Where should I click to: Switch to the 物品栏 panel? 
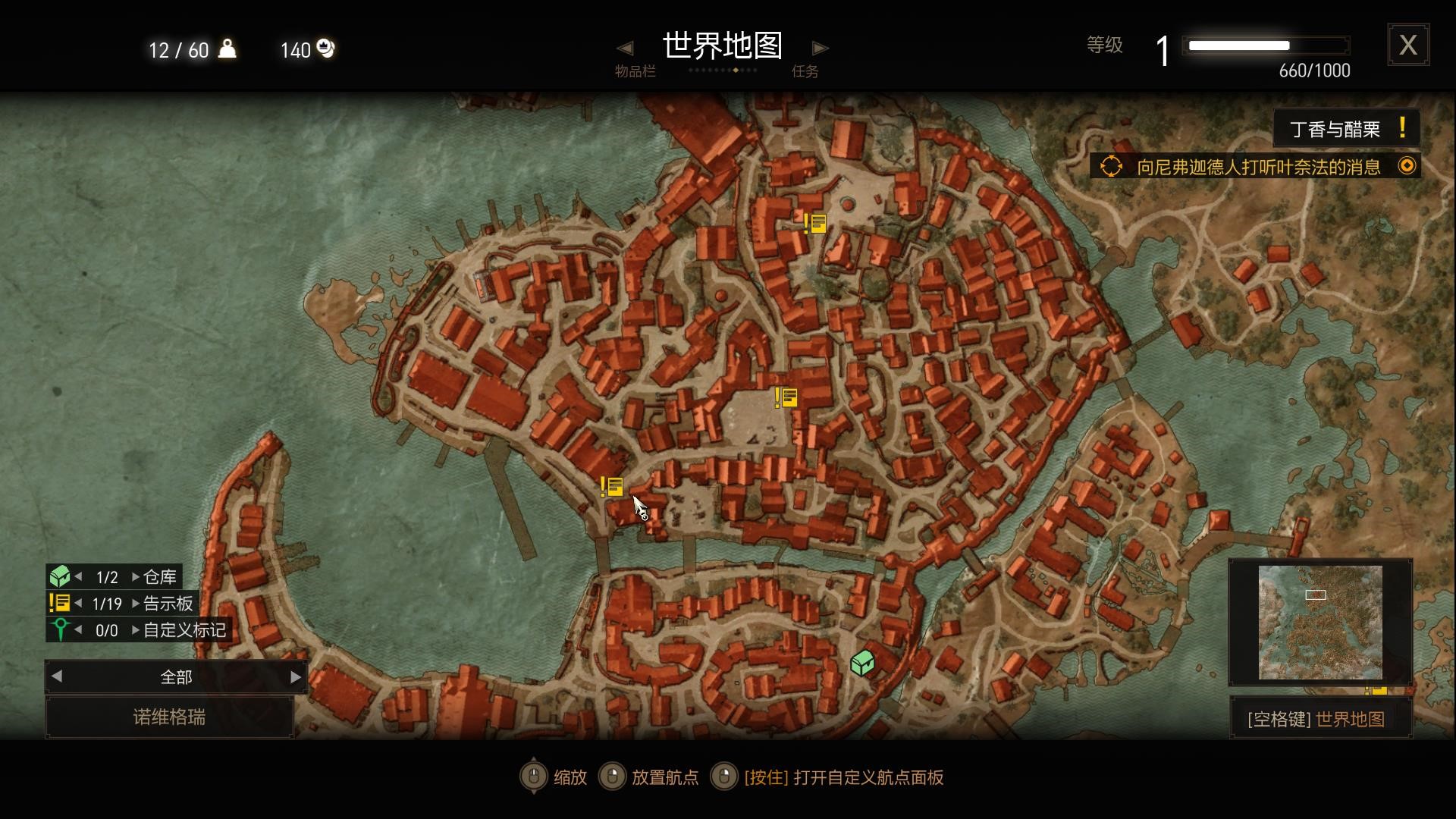[x=637, y=71]
